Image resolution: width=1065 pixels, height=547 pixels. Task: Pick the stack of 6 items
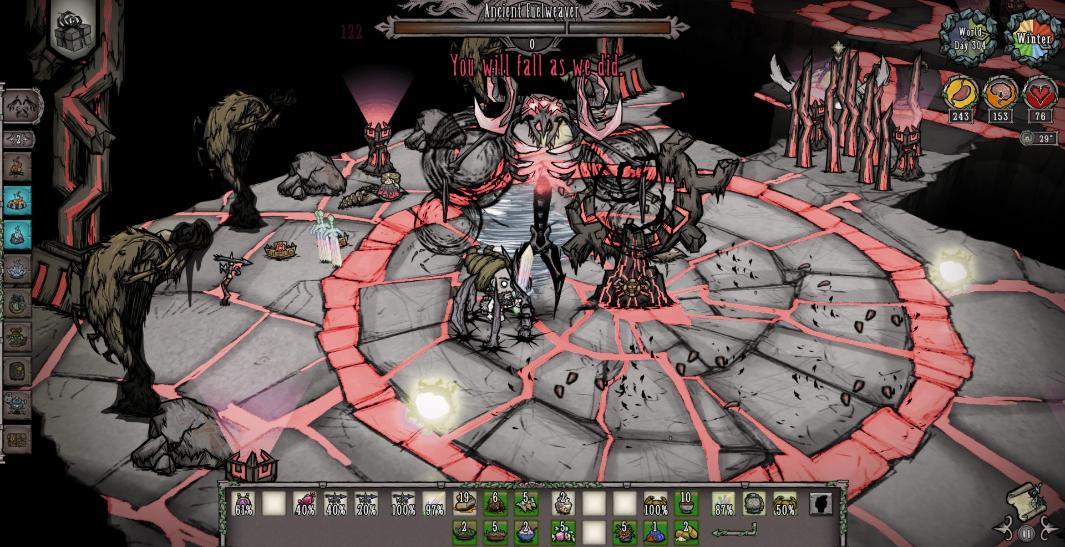(x=495, y=503)
